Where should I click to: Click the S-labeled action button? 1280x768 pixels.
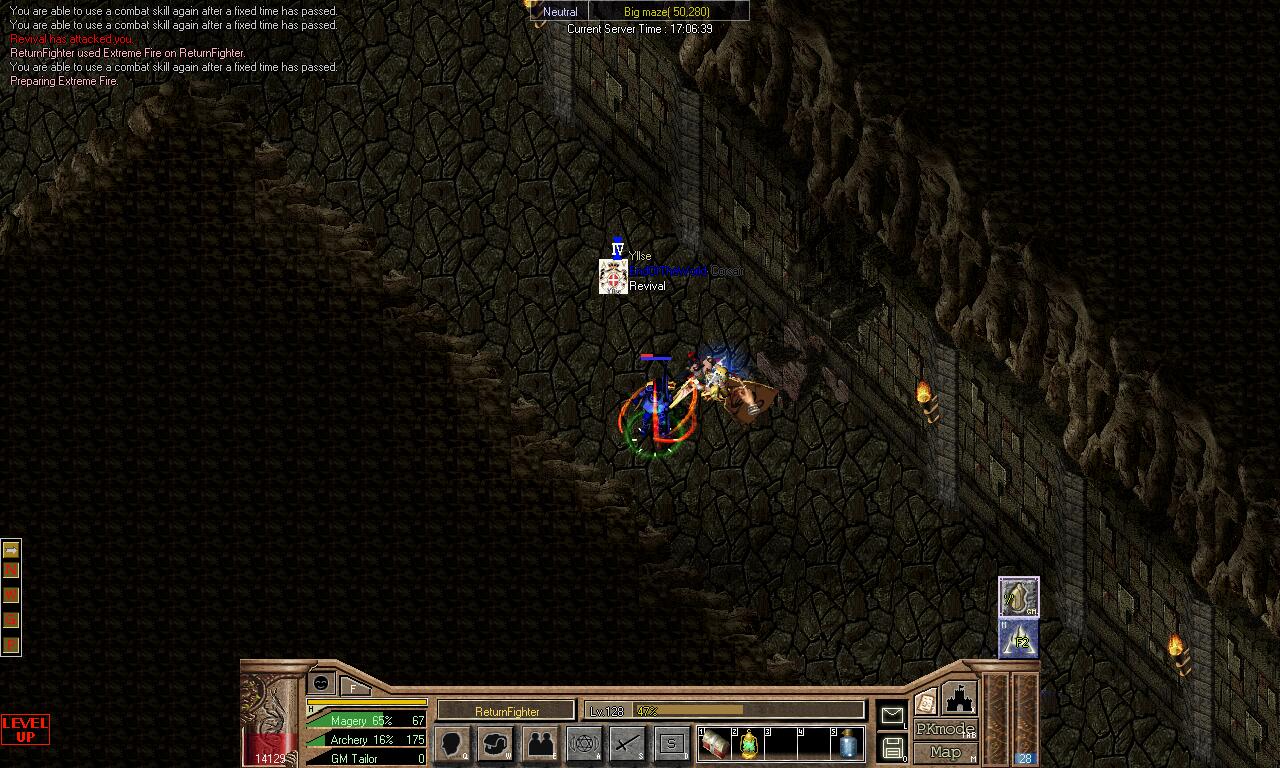coord(672,744)
